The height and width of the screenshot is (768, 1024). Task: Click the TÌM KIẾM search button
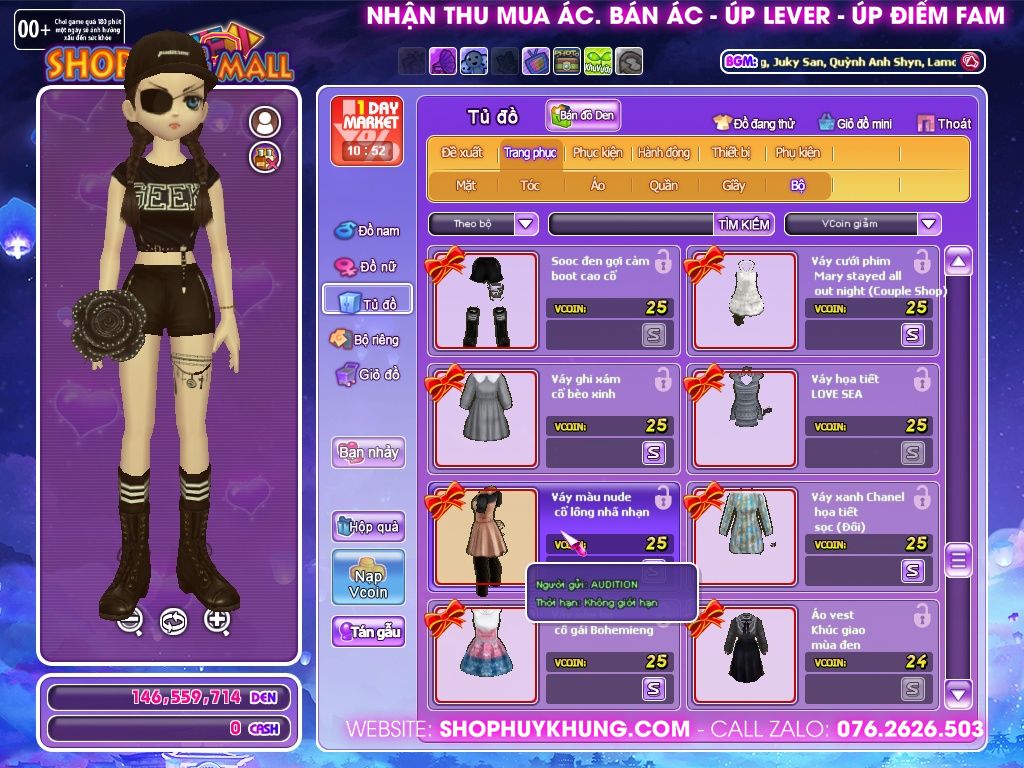[743, 224]
